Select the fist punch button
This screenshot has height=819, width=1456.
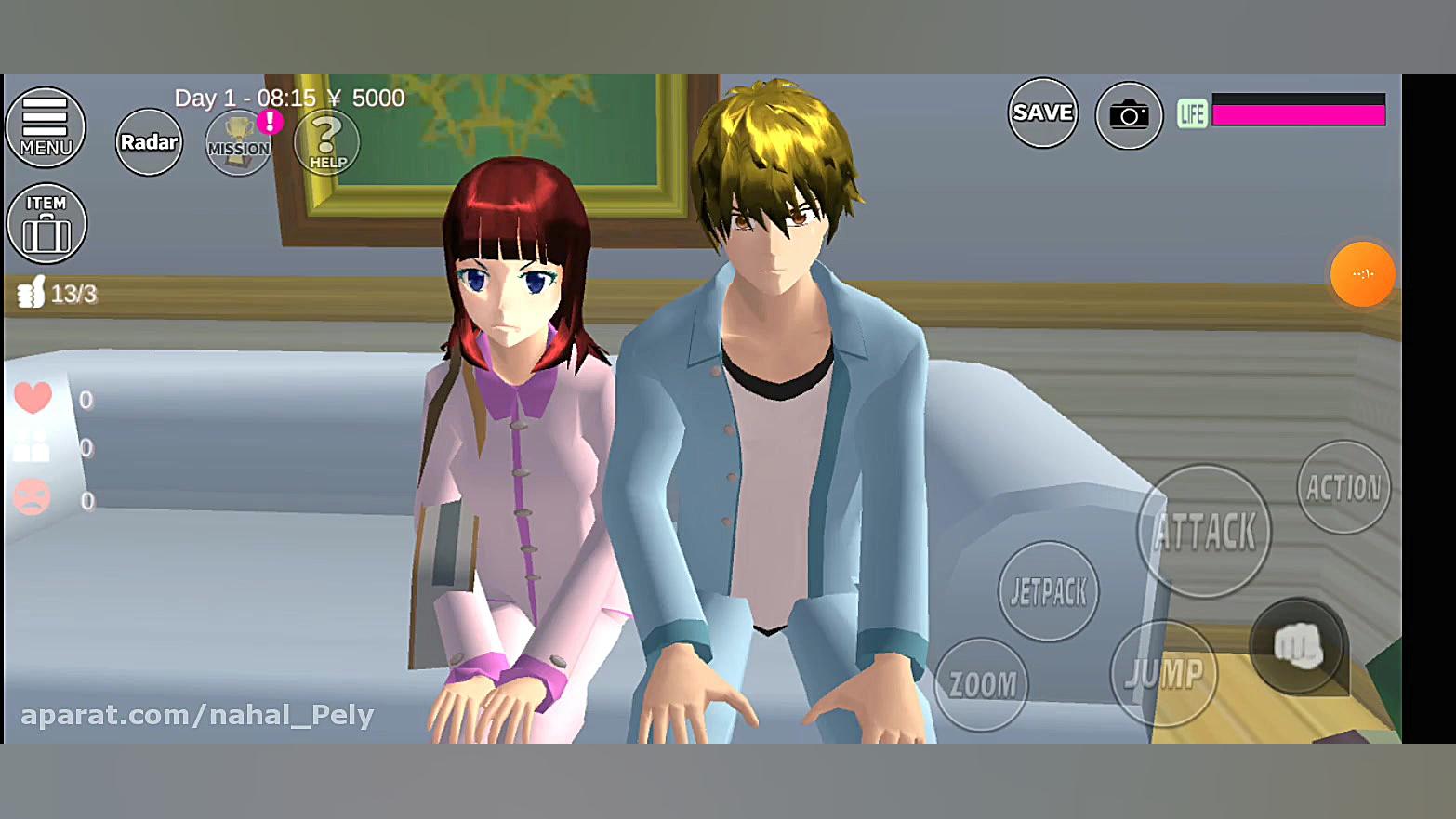pyautogui.click(x=1297, y=646)
